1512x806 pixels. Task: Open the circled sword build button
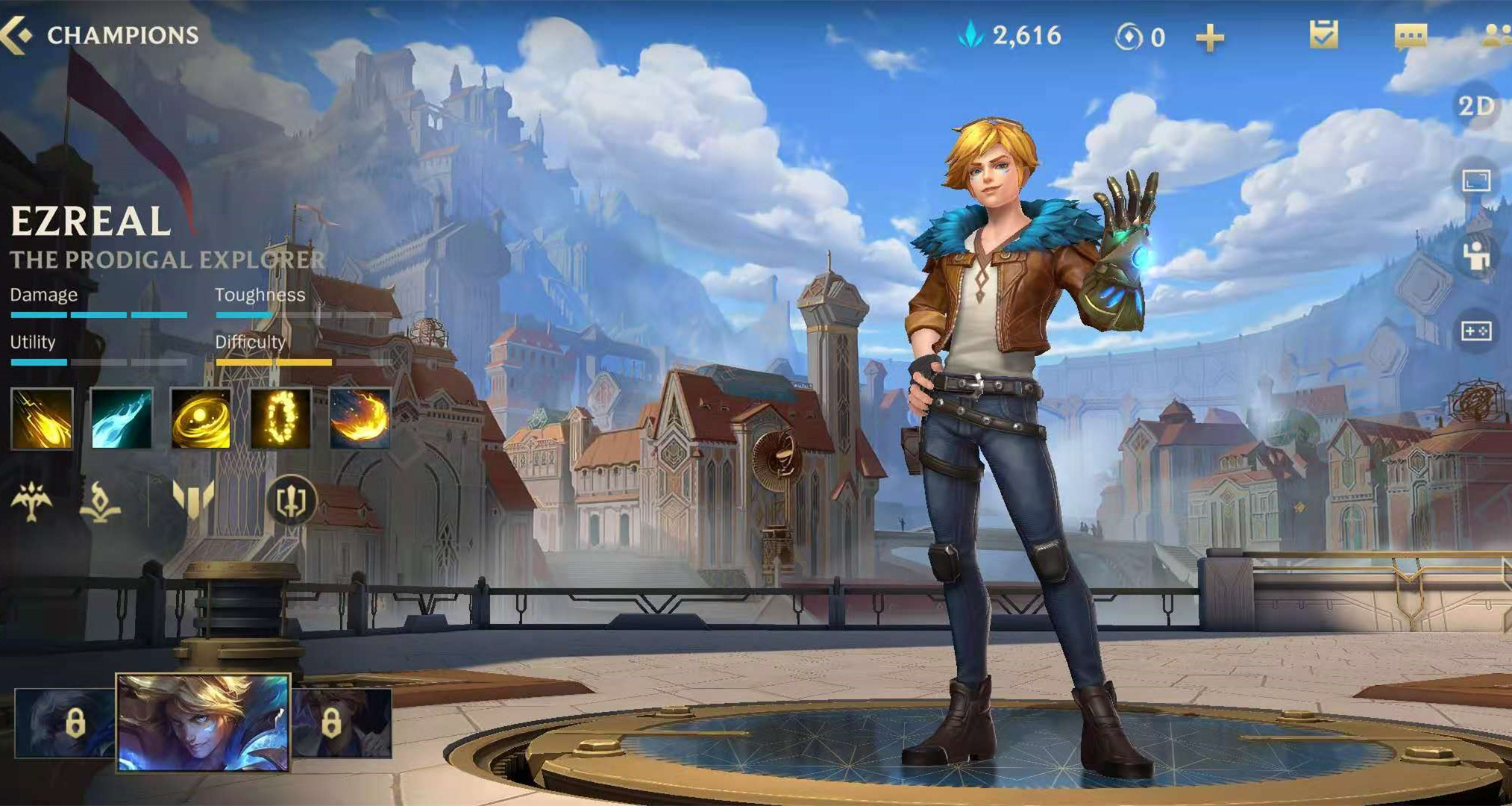pyautogui.click(x=291, y=501)
